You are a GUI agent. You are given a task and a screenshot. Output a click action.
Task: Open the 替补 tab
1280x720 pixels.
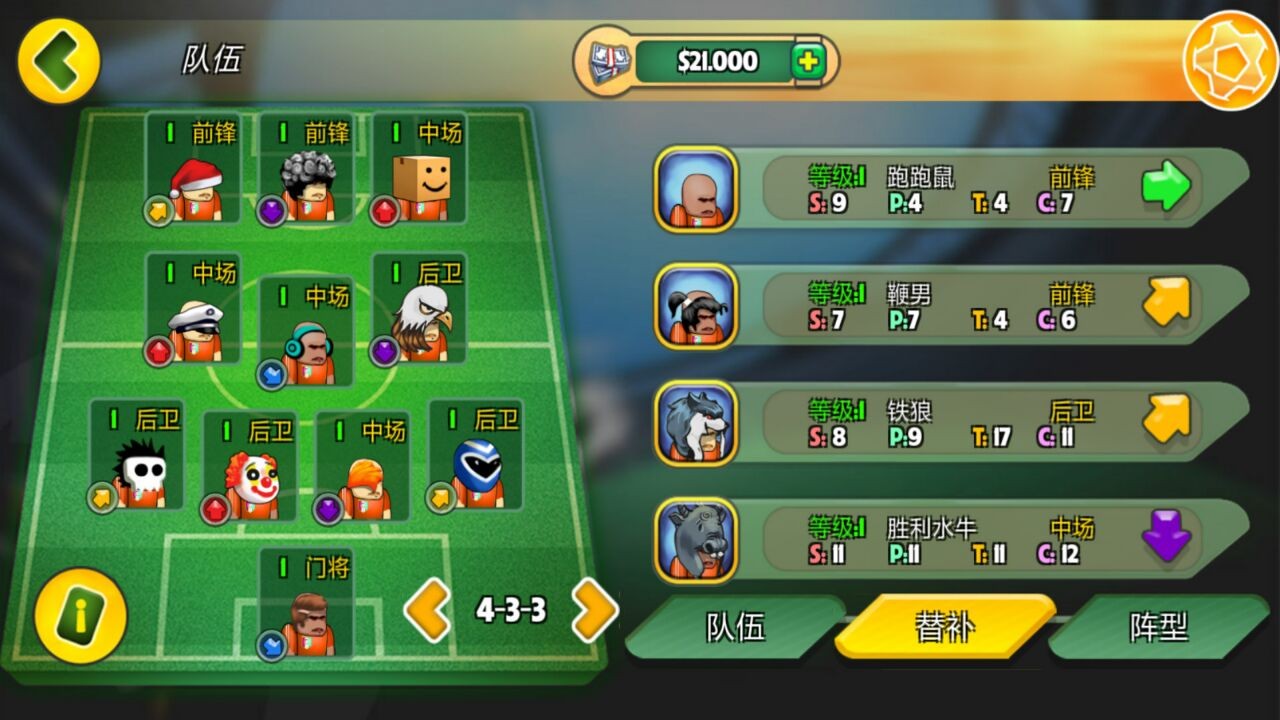pos(944,627)
